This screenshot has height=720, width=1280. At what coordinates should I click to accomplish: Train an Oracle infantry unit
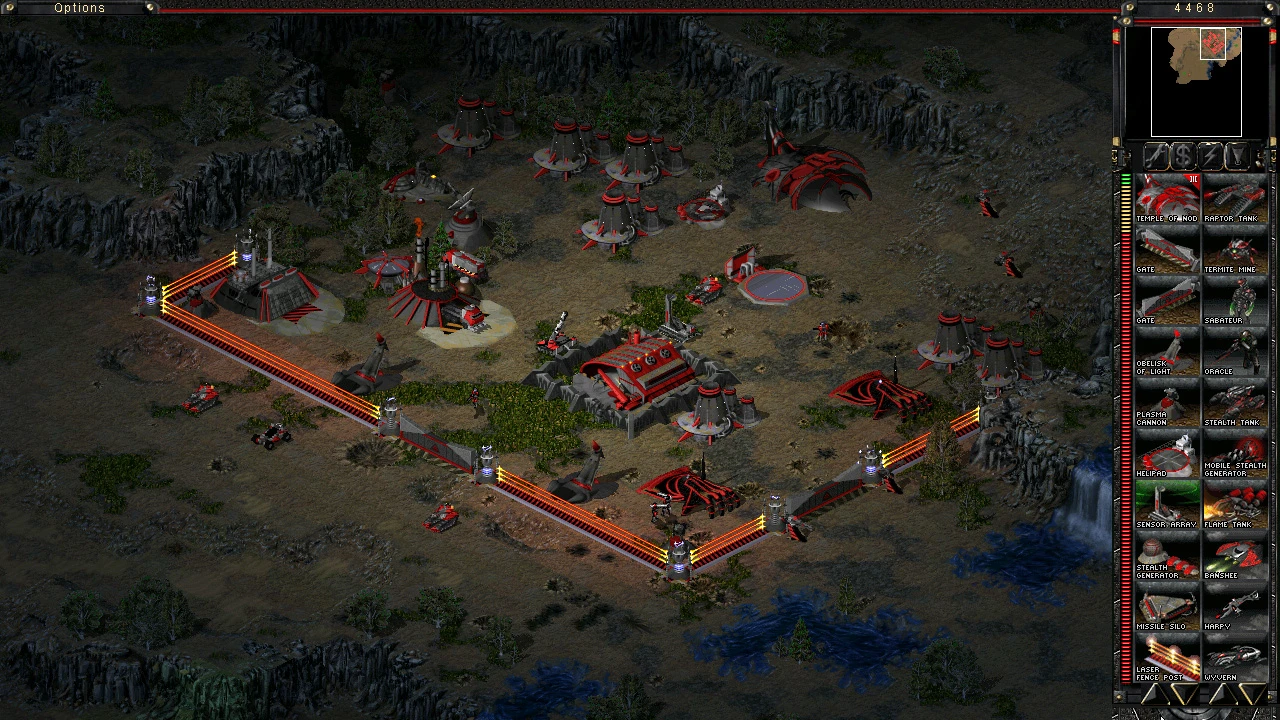click(1234, 351)
